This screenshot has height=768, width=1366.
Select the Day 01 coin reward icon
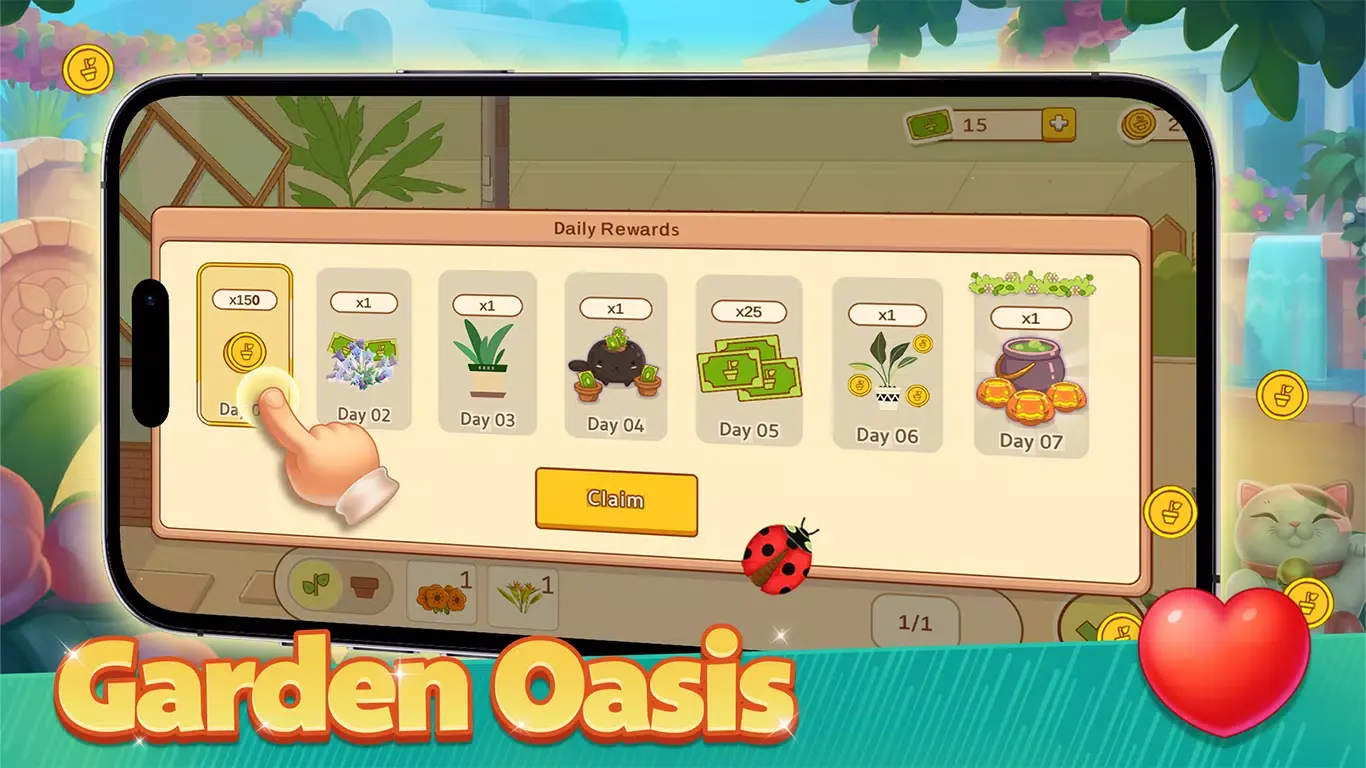[246, 353]
